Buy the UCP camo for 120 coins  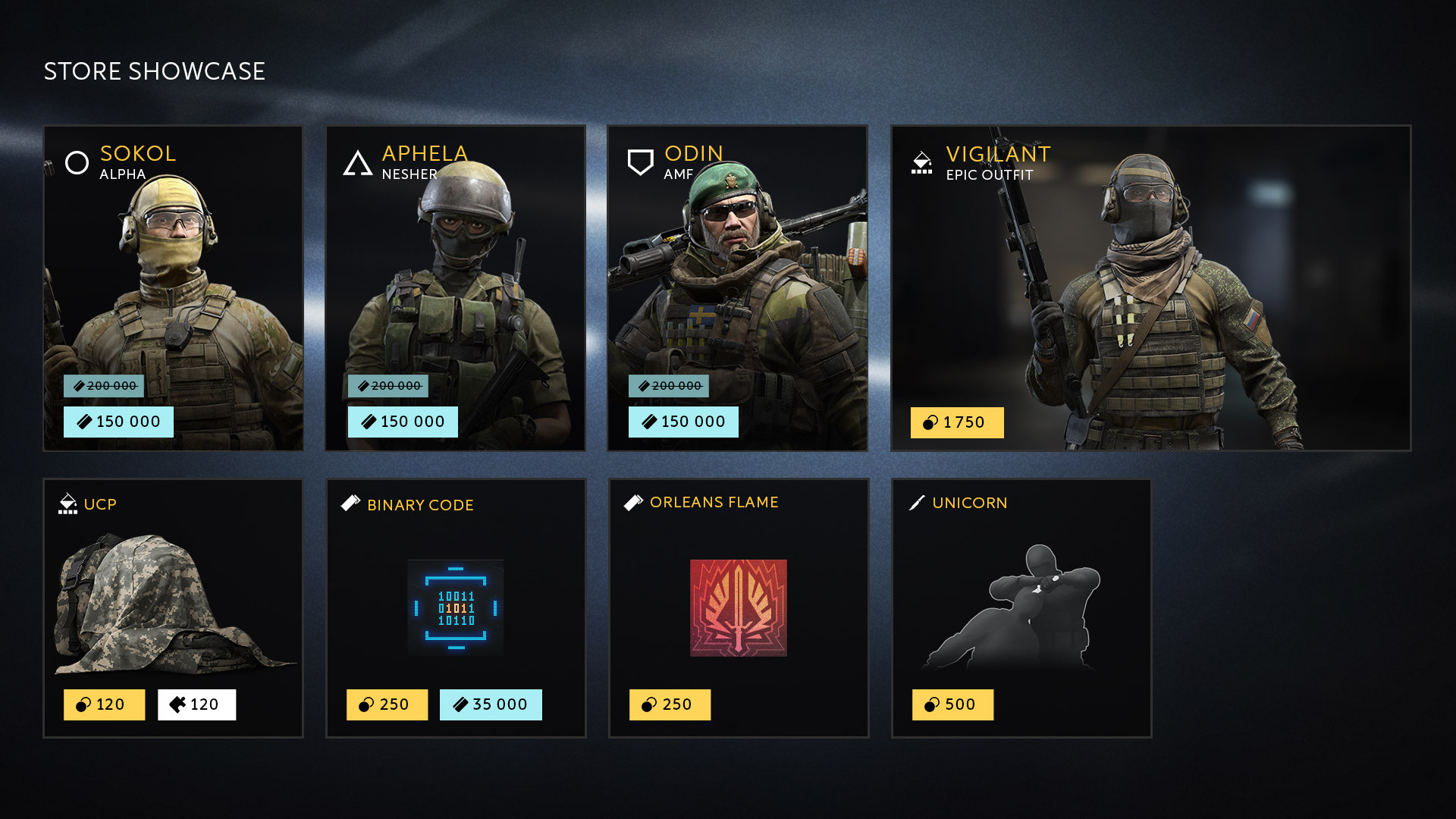(x=105, y=704)
